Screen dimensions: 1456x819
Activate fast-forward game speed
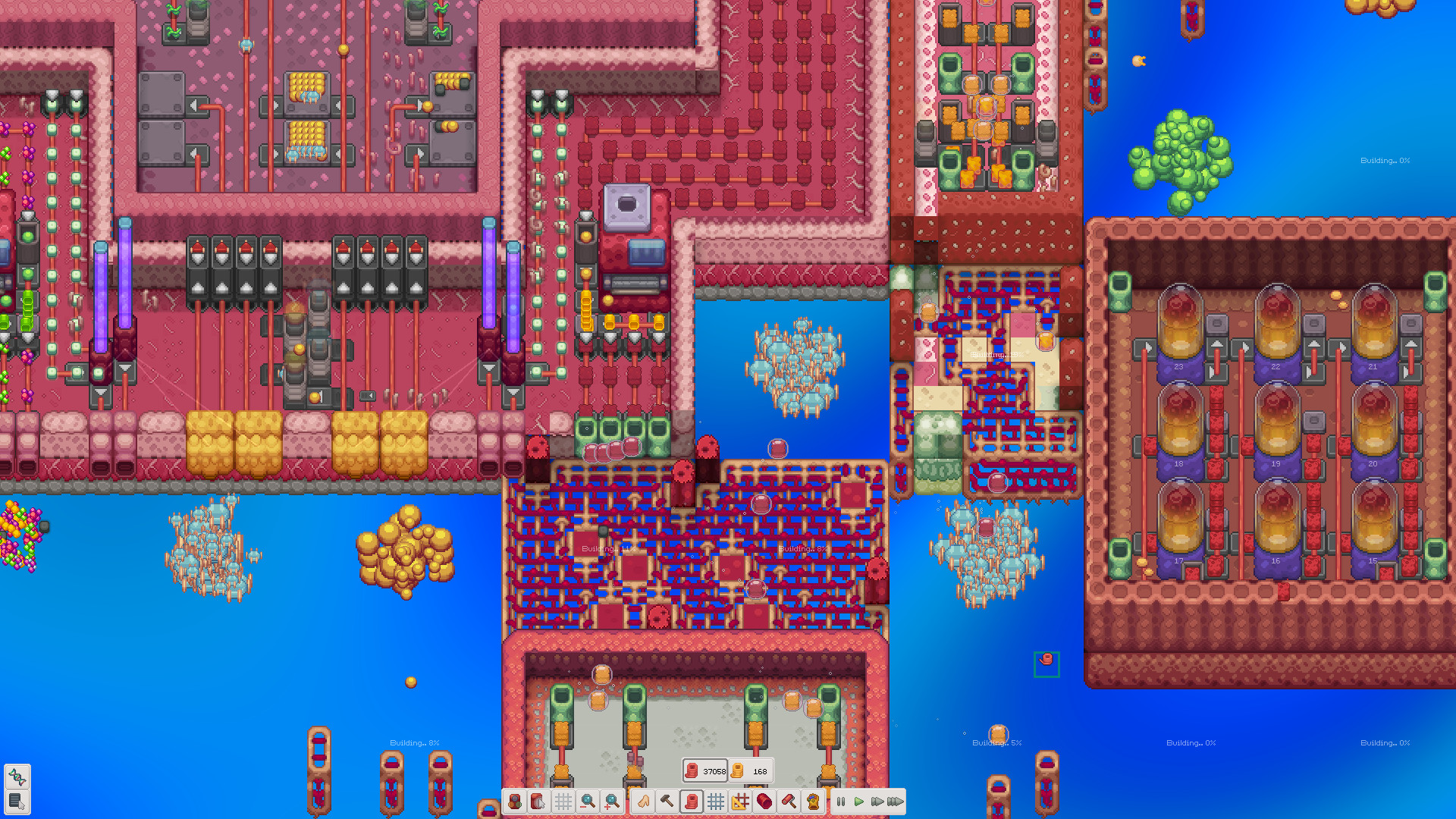click(x=878, y=802)
